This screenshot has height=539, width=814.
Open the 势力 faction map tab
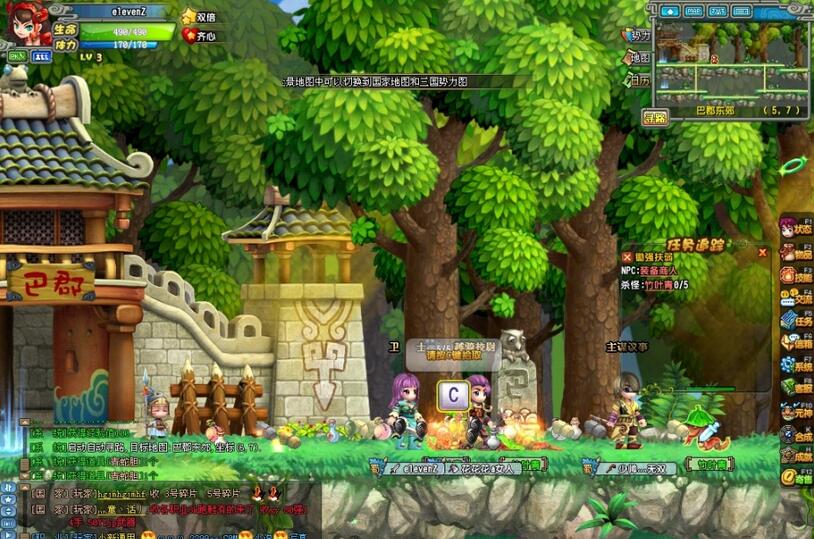[x=638, y=35]
